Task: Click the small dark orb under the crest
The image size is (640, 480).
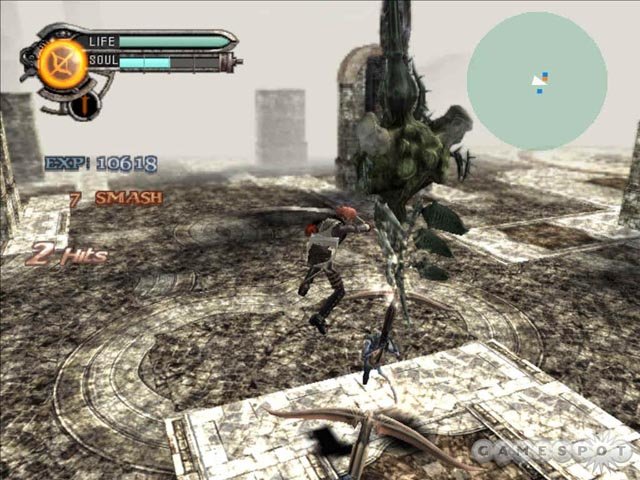Action: tap(84, 103)
